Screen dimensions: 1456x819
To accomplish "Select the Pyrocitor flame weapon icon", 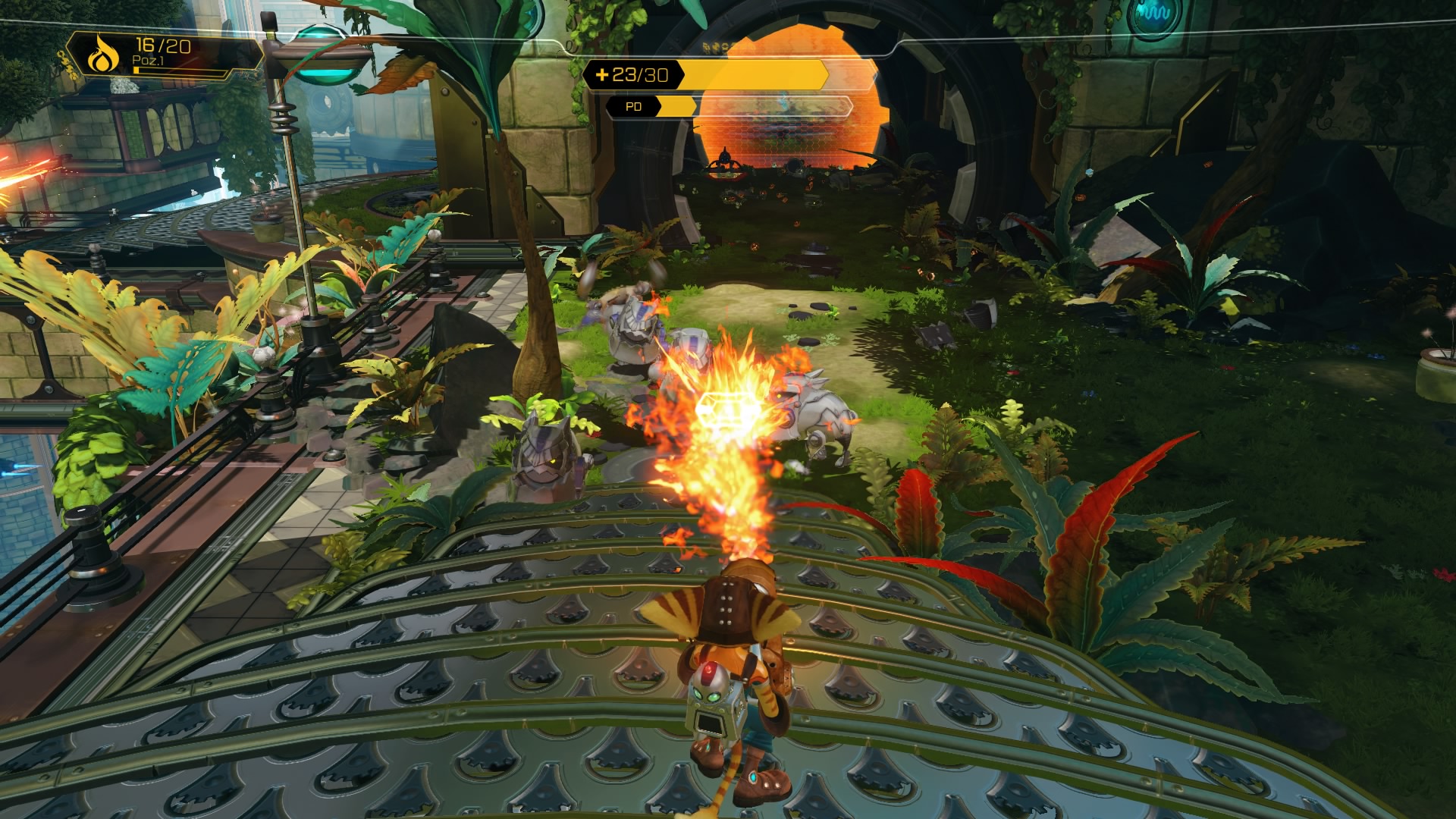I will (99, 57).
